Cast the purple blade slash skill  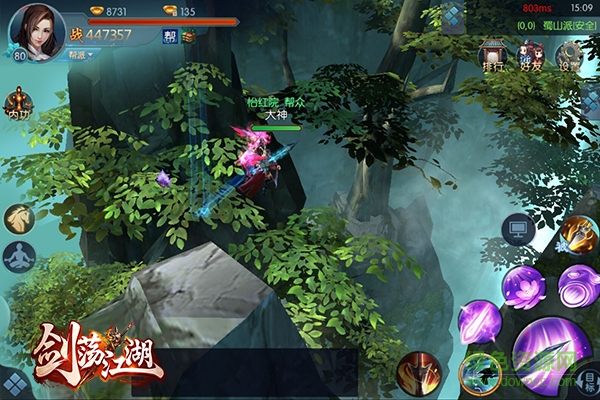pos(479,323)
